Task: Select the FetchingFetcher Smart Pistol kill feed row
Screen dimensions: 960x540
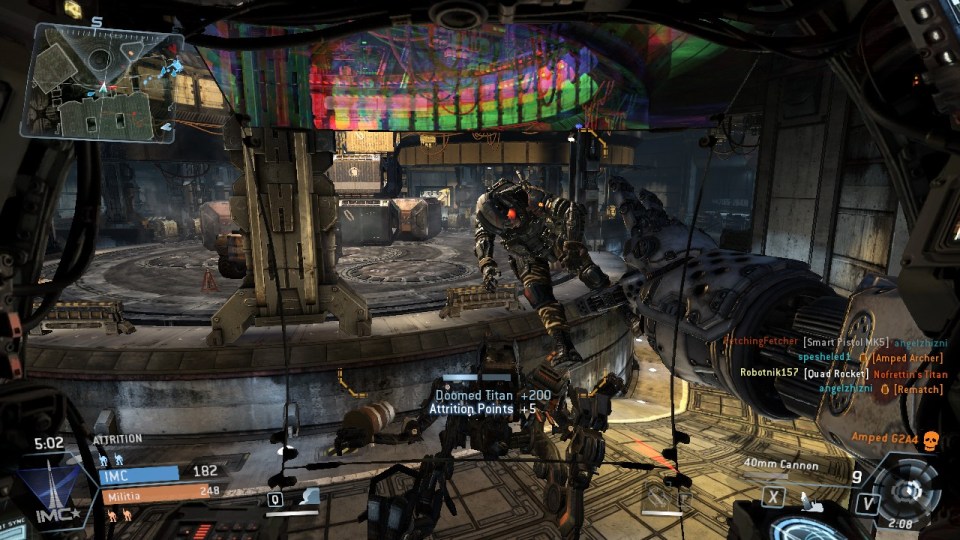Action: pos(833,341)
